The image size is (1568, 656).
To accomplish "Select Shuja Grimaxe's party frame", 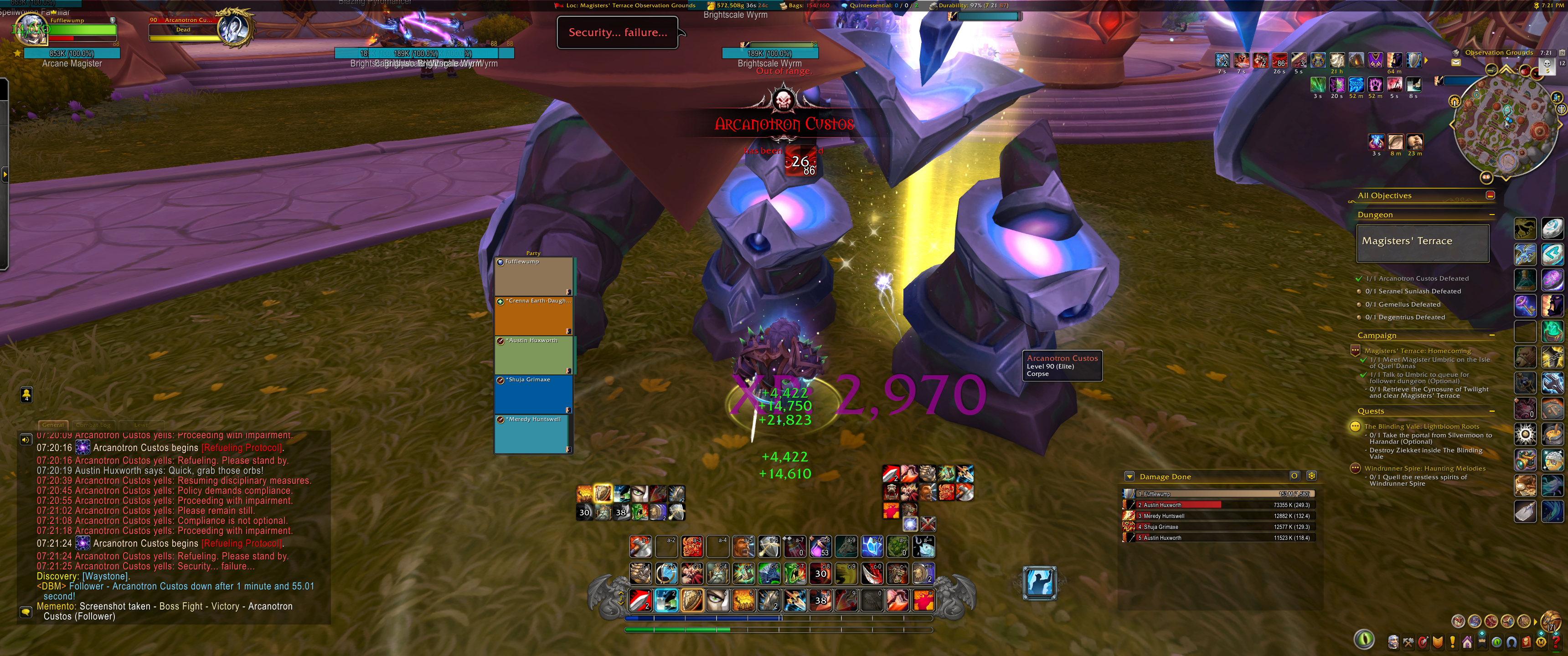I will 533,394.
